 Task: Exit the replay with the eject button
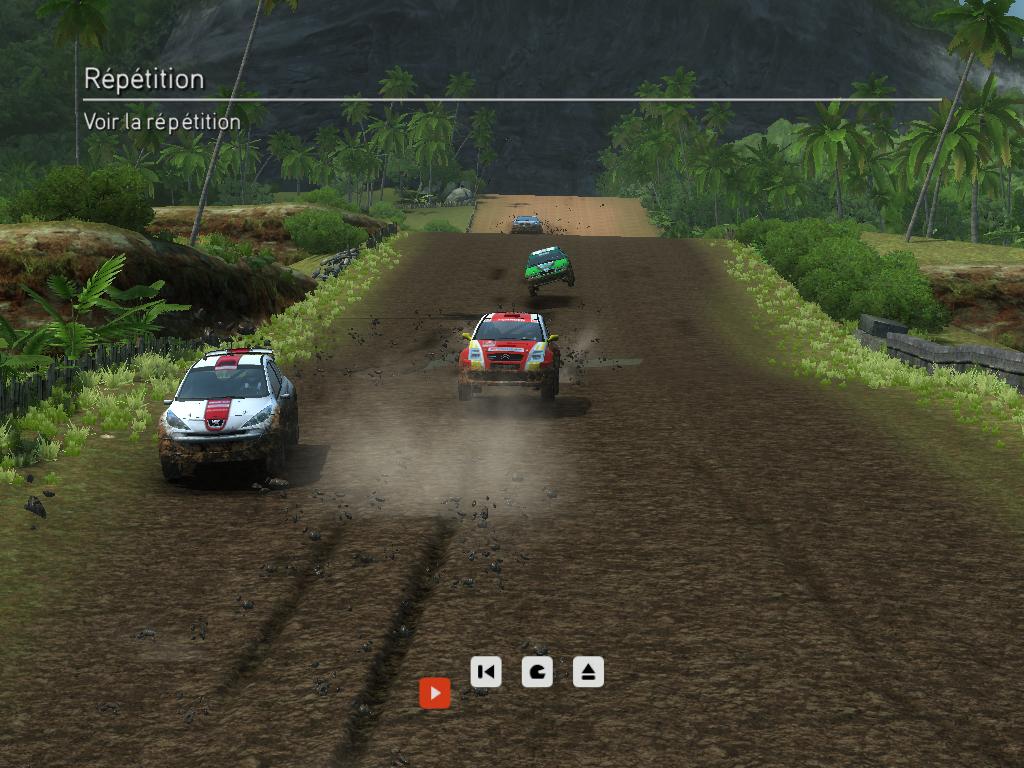[x=588, y=671]
